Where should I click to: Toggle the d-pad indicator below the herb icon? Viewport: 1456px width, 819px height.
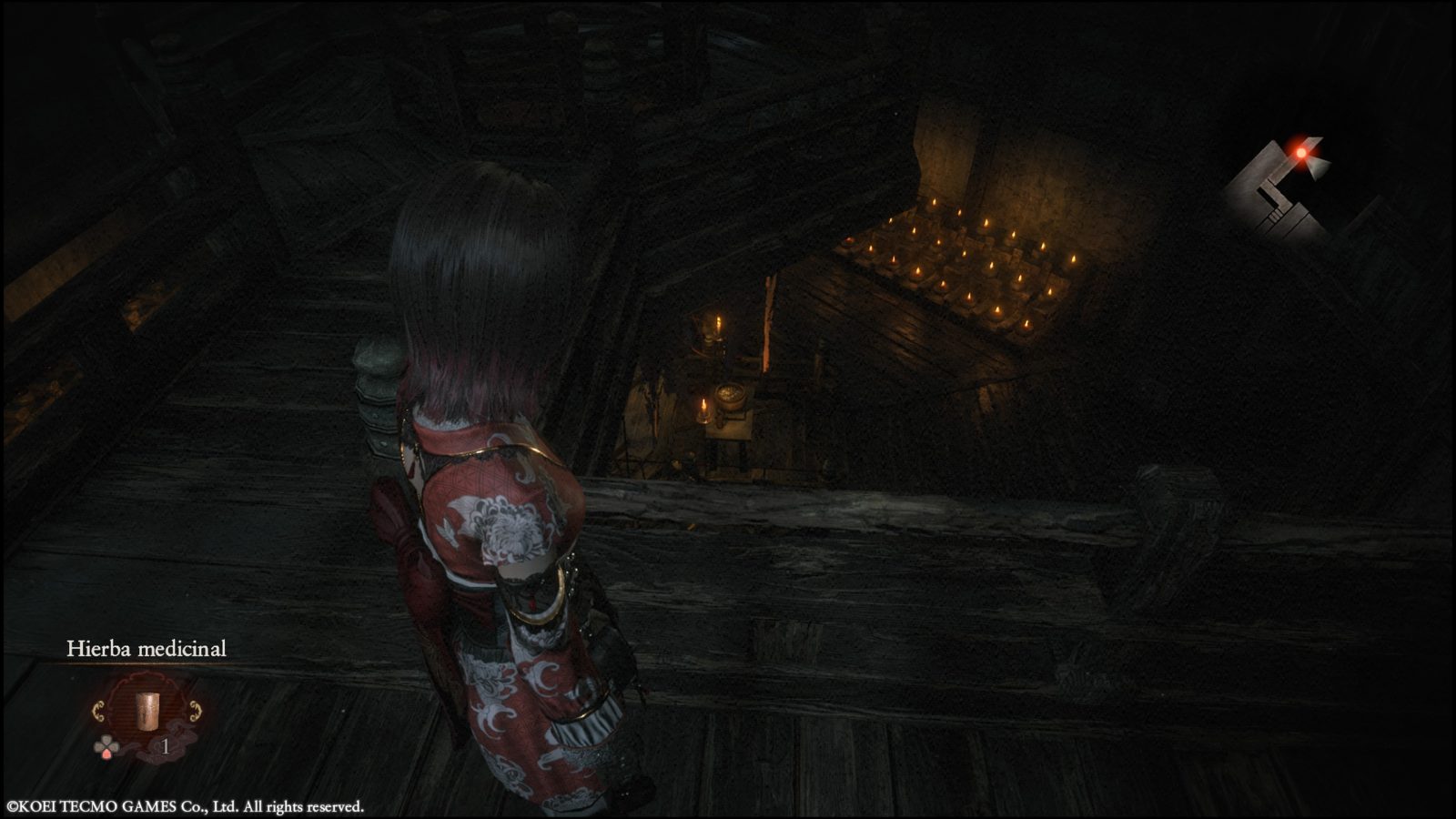(107, 745)
